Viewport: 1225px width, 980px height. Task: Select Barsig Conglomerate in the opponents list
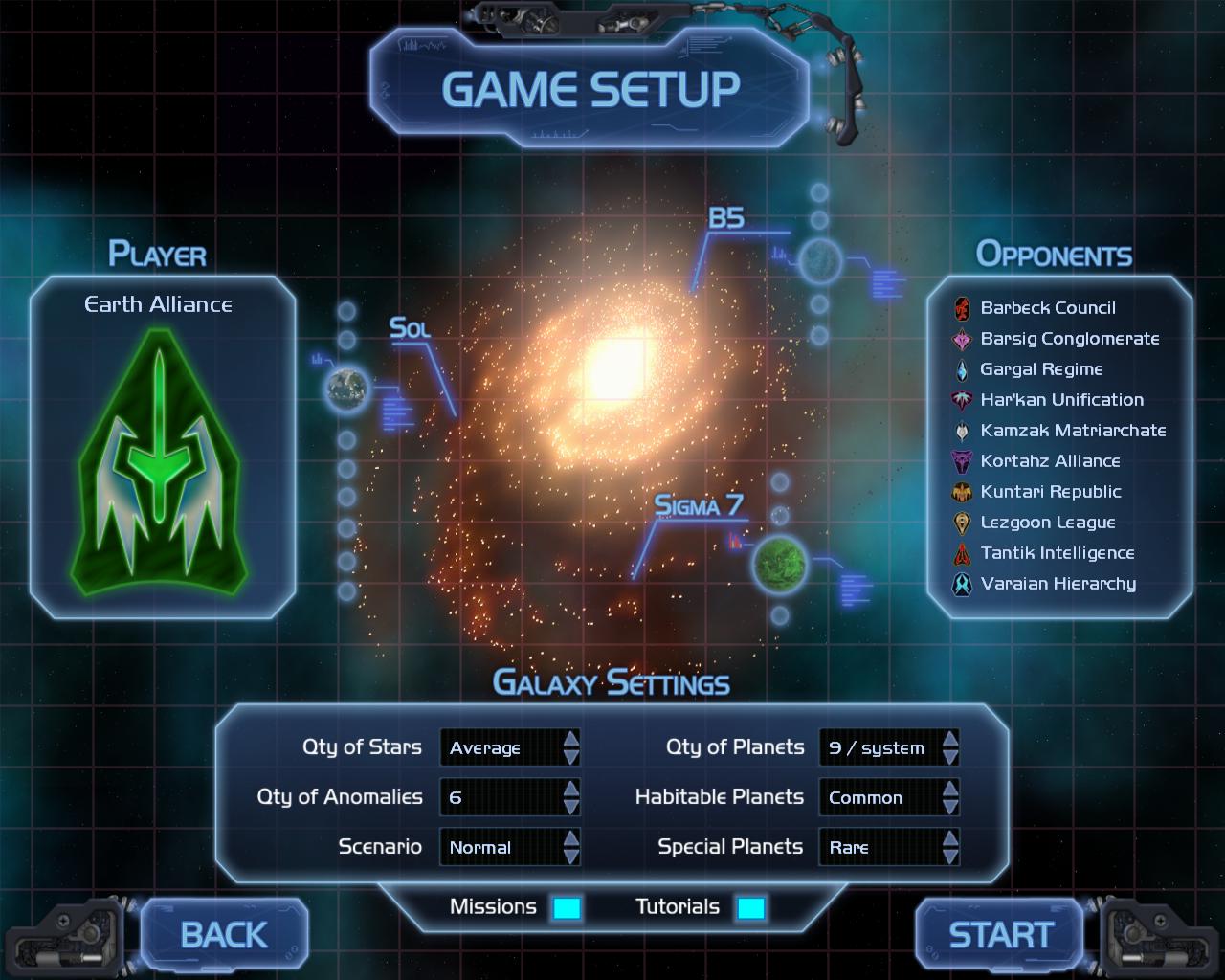point(1069,339)
